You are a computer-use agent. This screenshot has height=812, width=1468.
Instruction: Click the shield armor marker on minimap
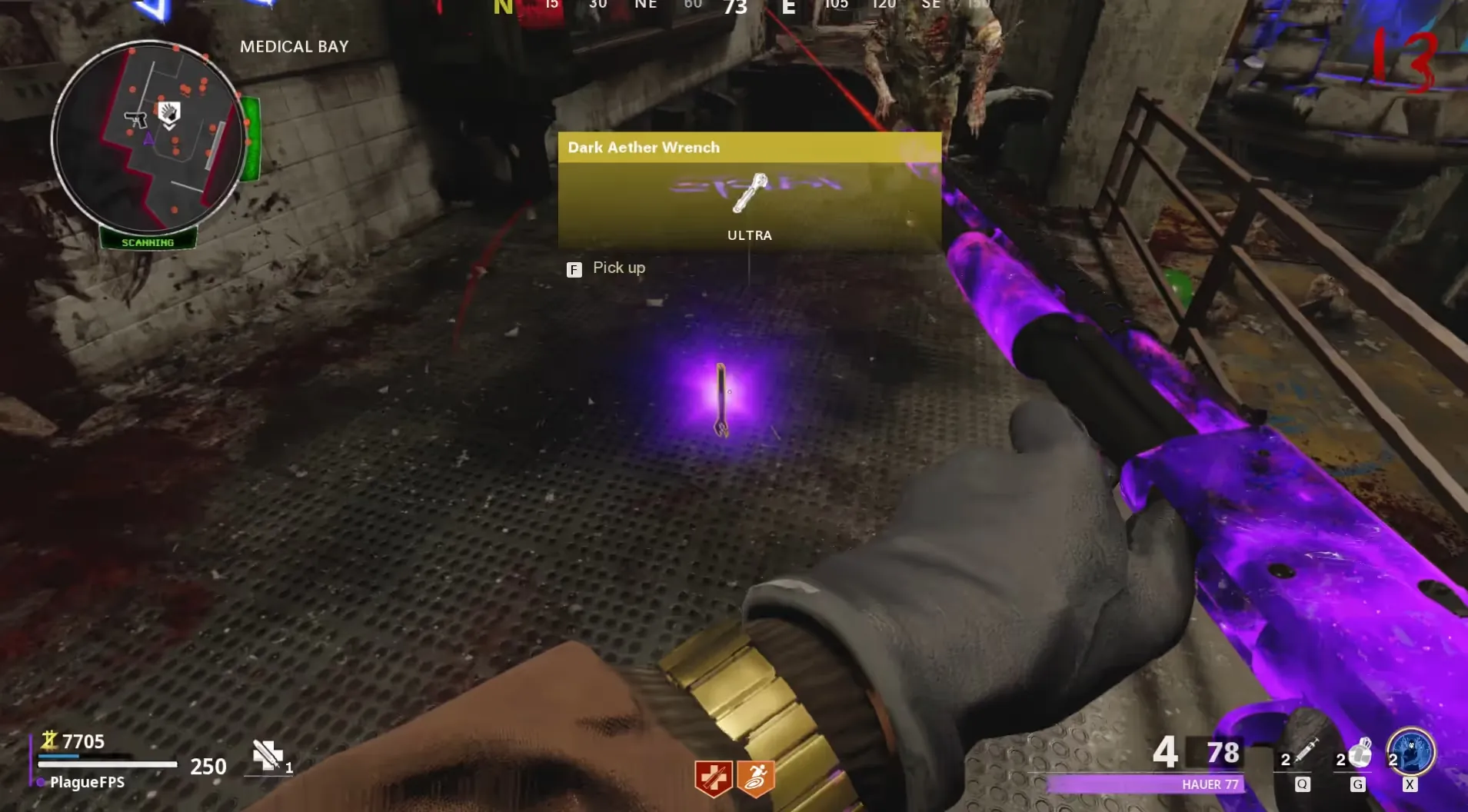click(169, 114)
